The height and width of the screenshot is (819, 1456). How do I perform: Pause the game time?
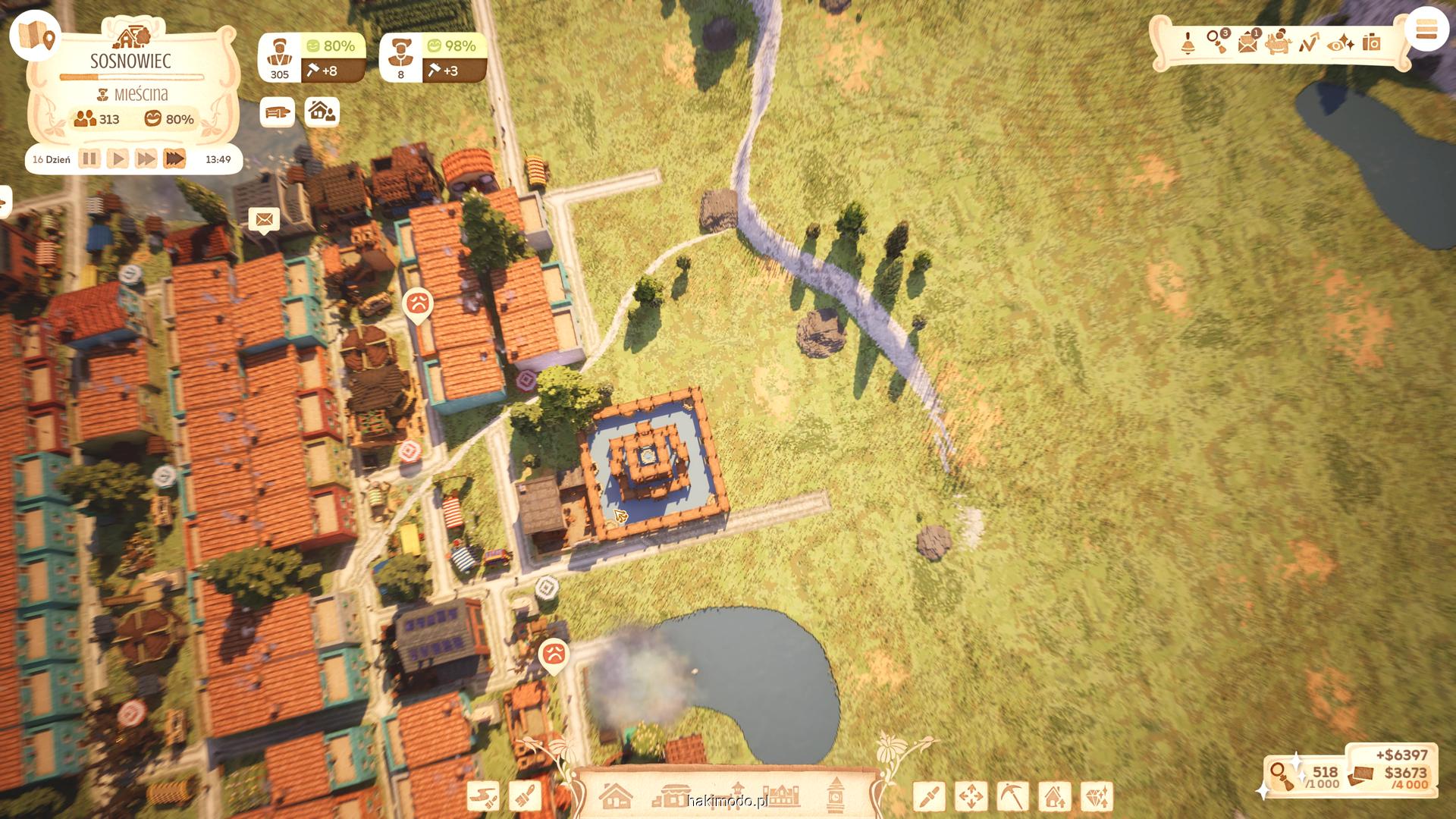click(89, 159)
